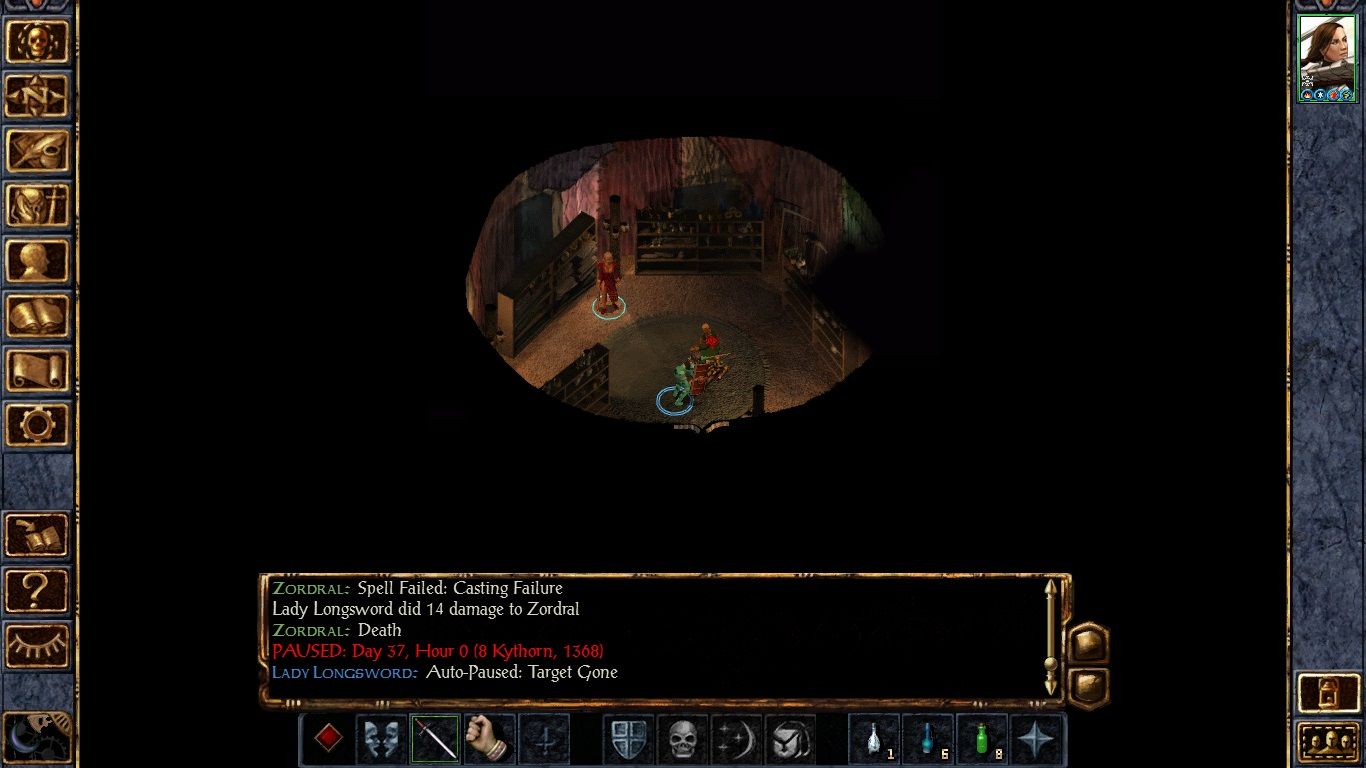The height and width of the screenshot is (768, 1366).
Task: Toggle party AI with the lantern button
Action: coord(1327,692)
